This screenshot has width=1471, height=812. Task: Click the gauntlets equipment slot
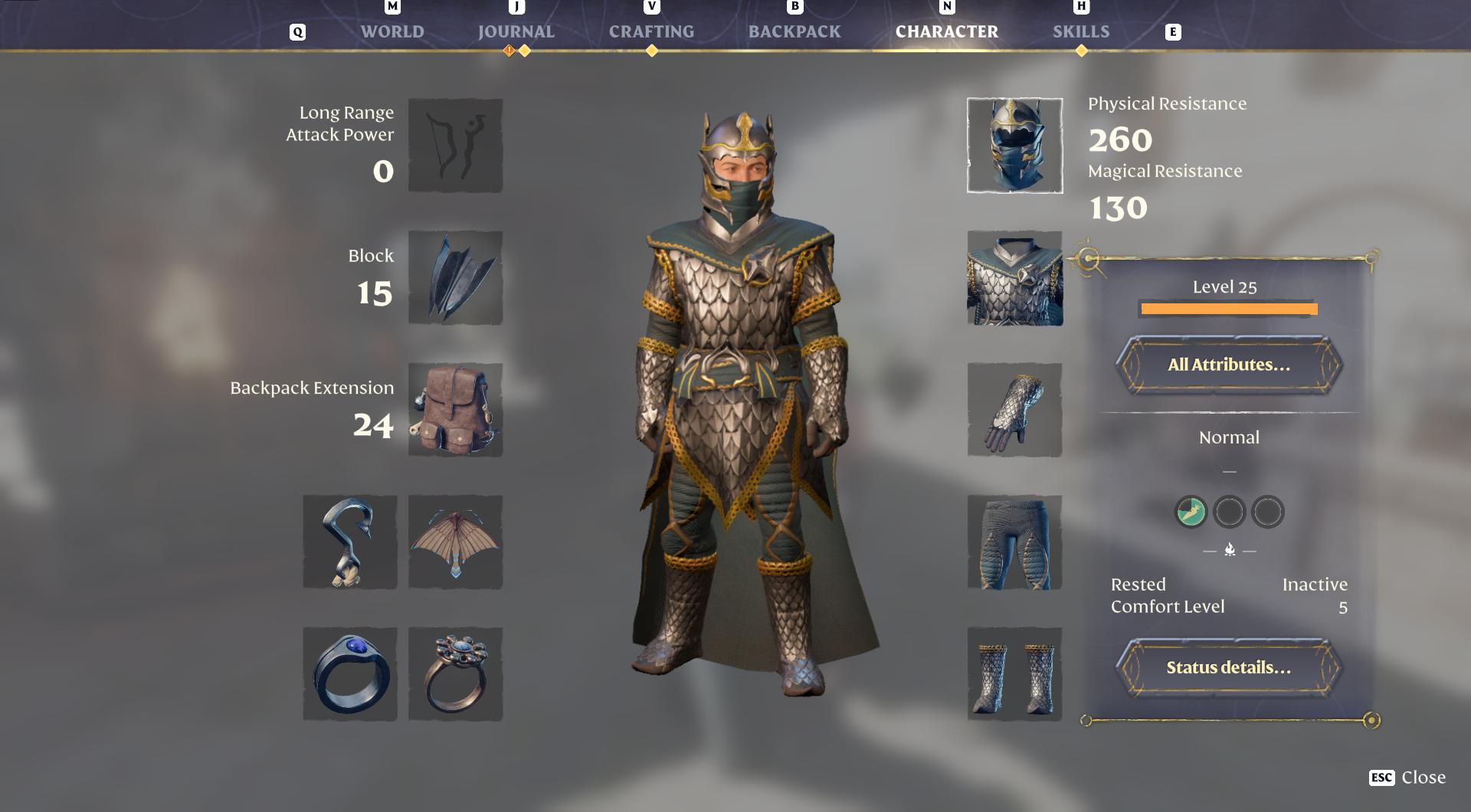click(1014, 410)
